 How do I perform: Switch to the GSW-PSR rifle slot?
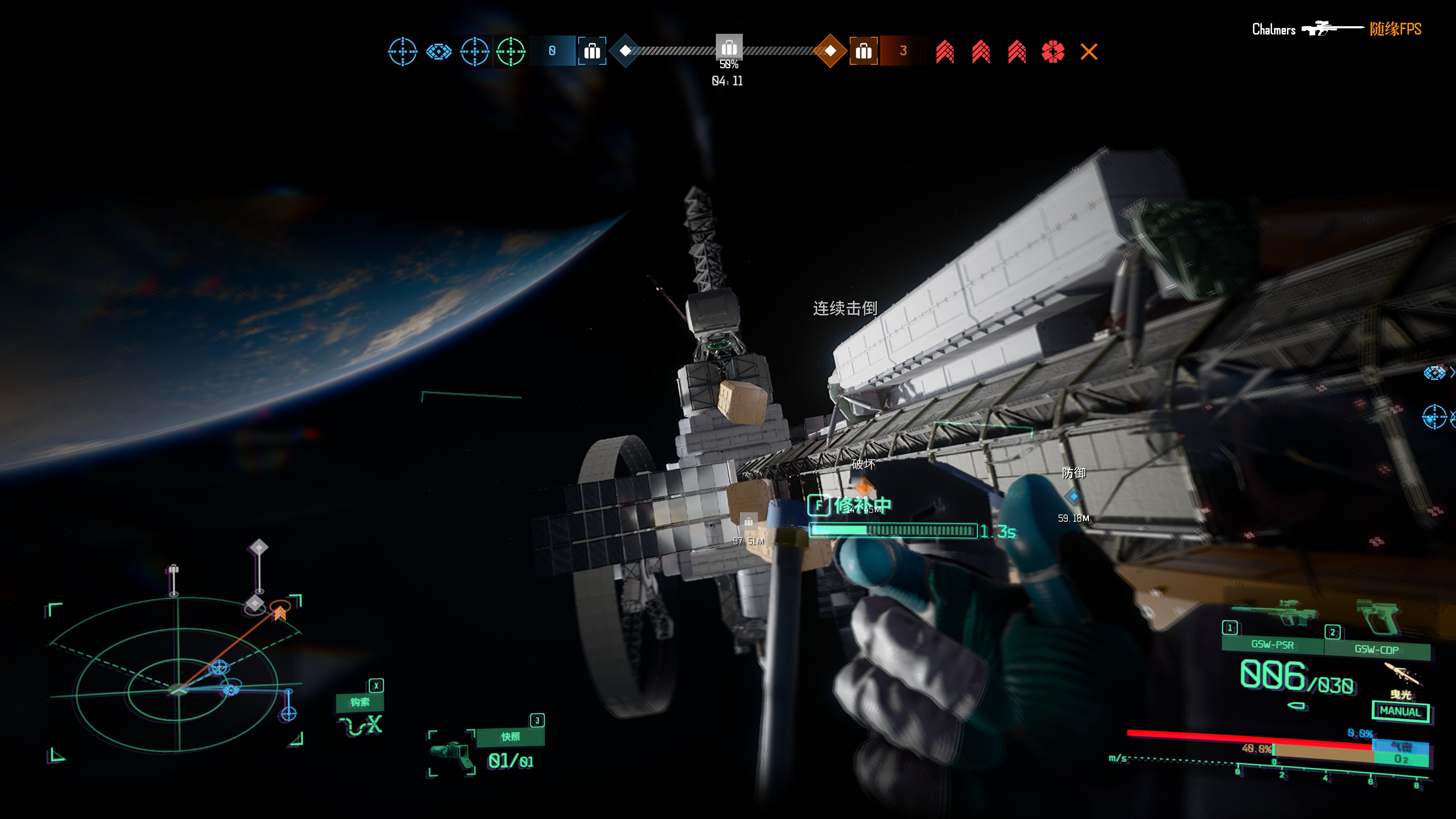pyautogui.click(x=1272, y=644)
